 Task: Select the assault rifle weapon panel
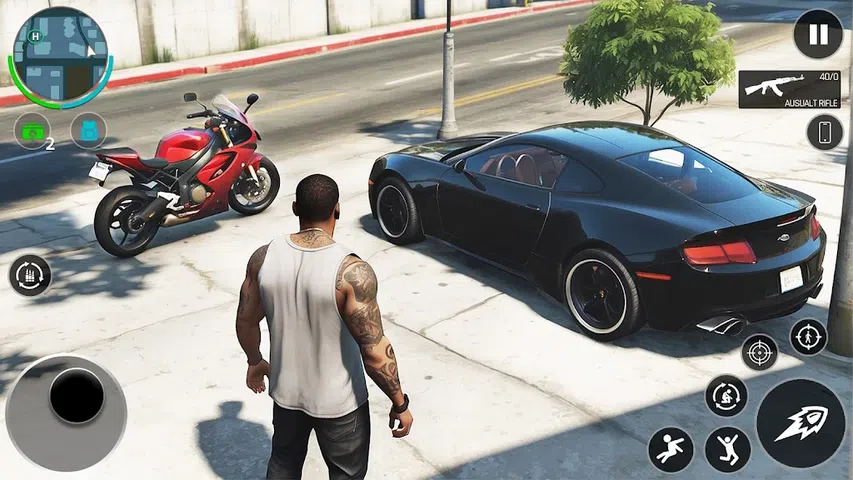pos(789,89)
